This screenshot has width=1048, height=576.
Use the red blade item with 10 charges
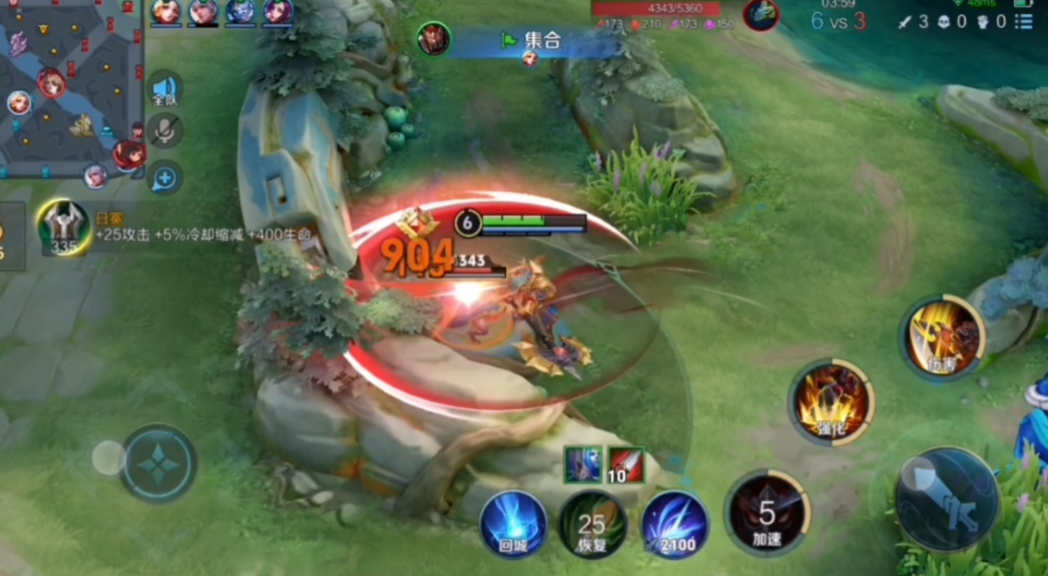point(625,464)
